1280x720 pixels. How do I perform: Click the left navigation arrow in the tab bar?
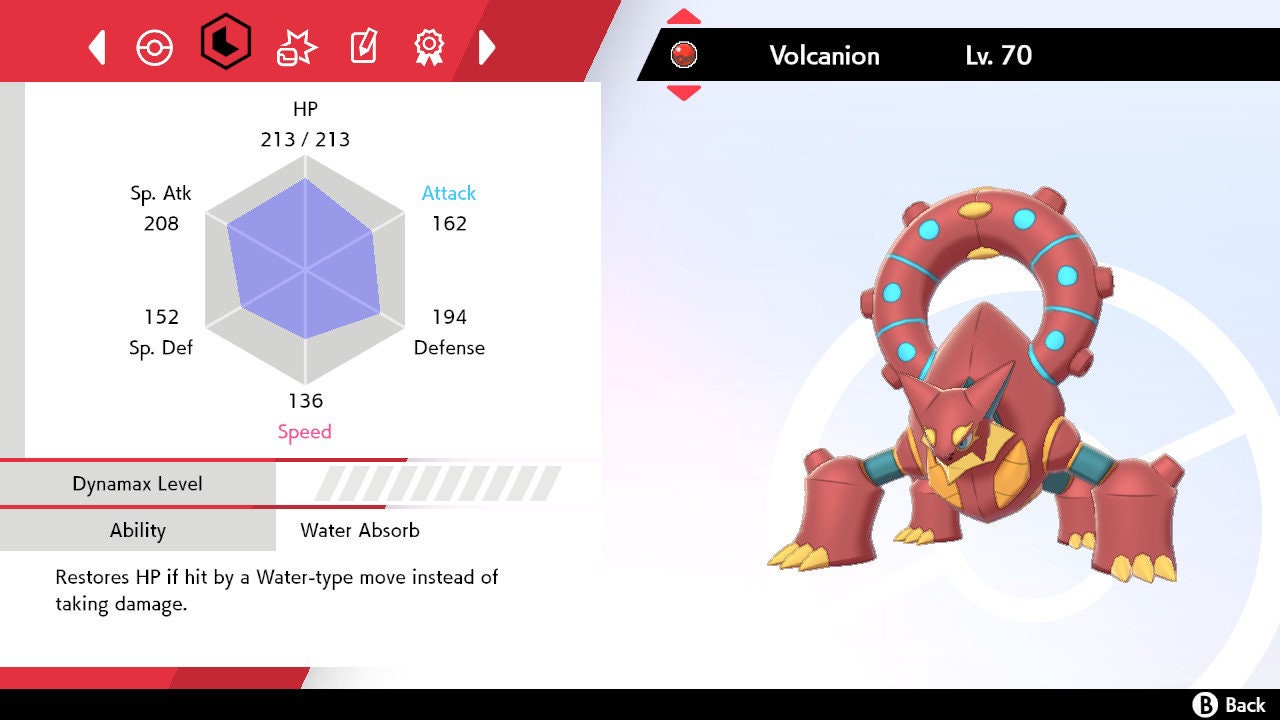(96, 46)
